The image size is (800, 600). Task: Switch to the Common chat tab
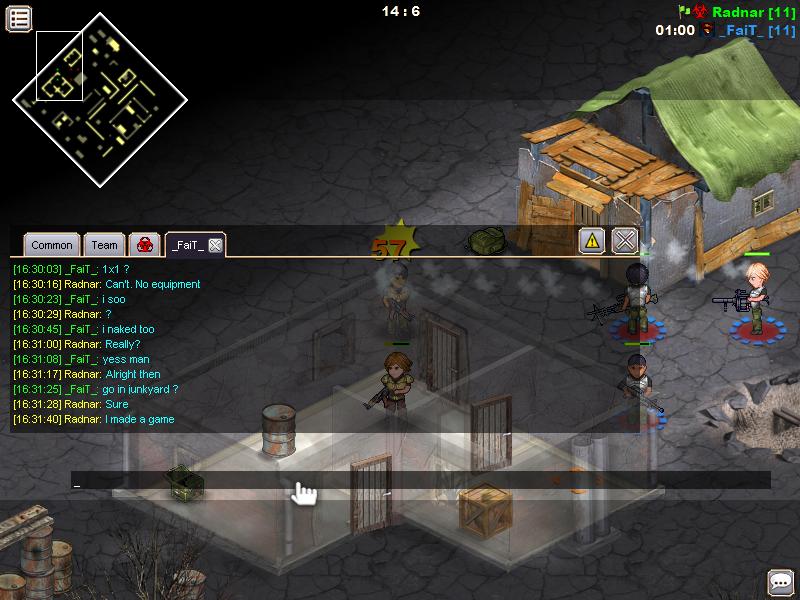pyautogui.click(x=51, y=245)
